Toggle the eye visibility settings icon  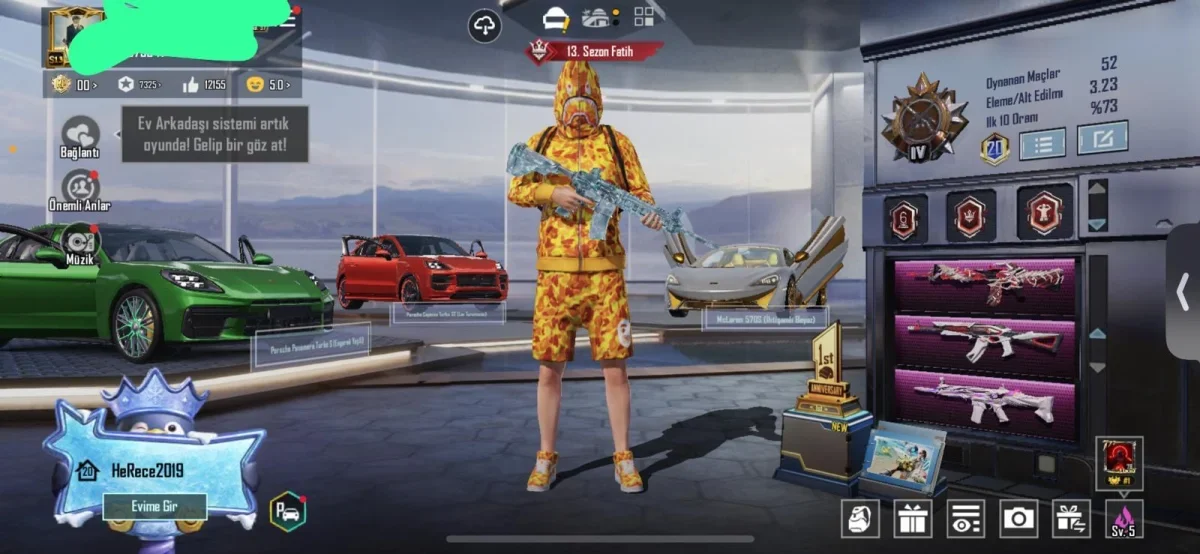966,518
